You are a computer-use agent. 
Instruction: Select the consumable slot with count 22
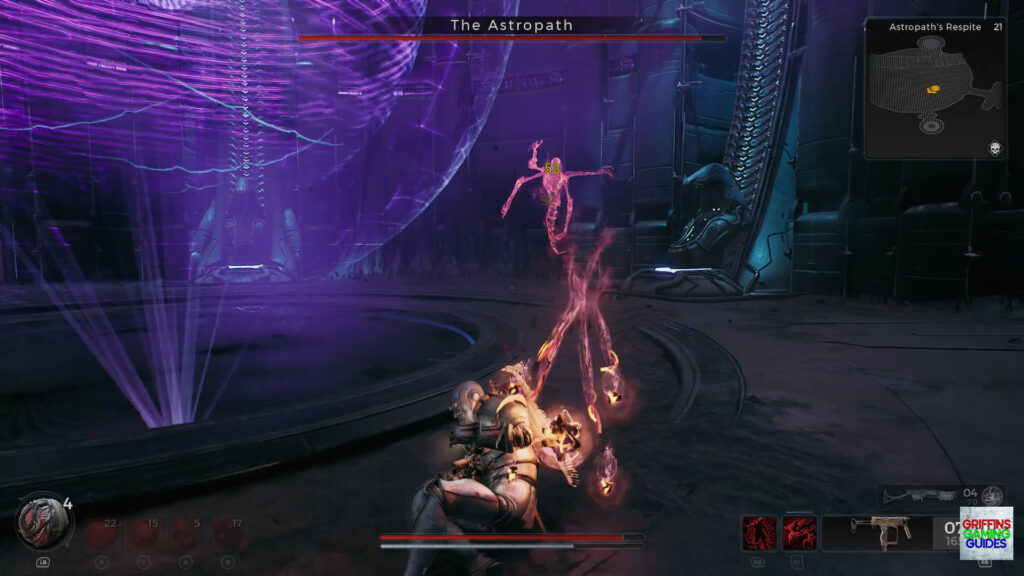102,533
